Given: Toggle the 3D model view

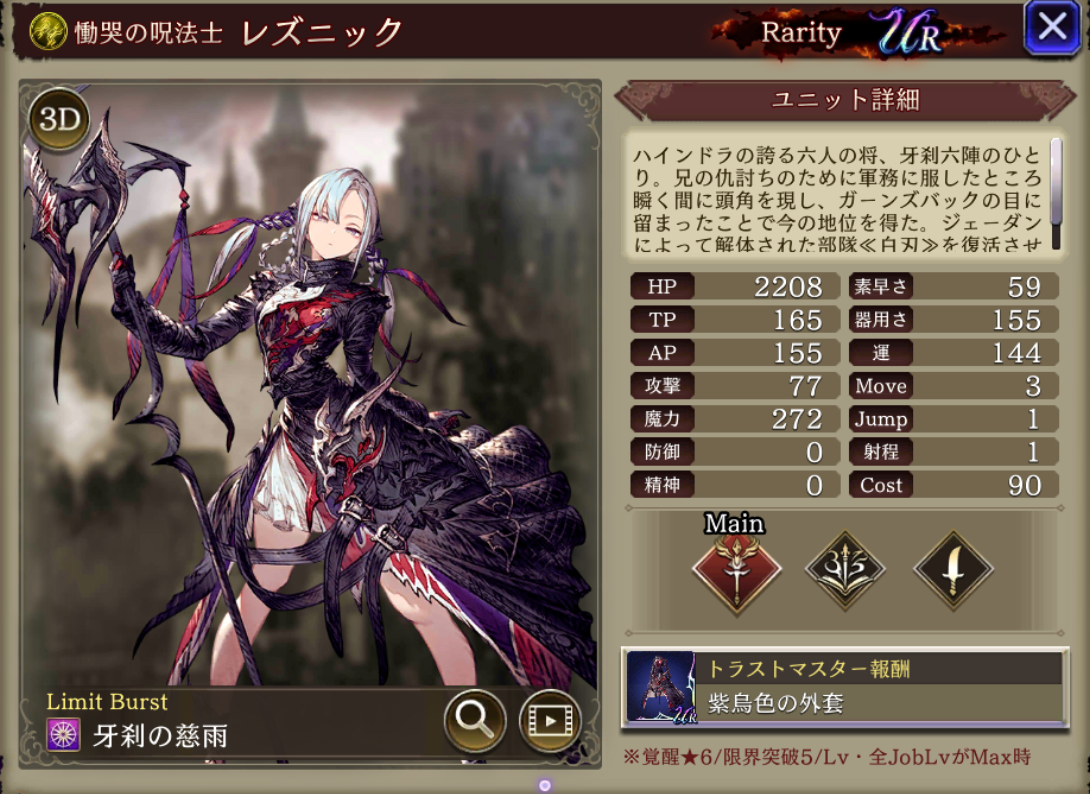Looking at the screenshot, I should (59, 120).
